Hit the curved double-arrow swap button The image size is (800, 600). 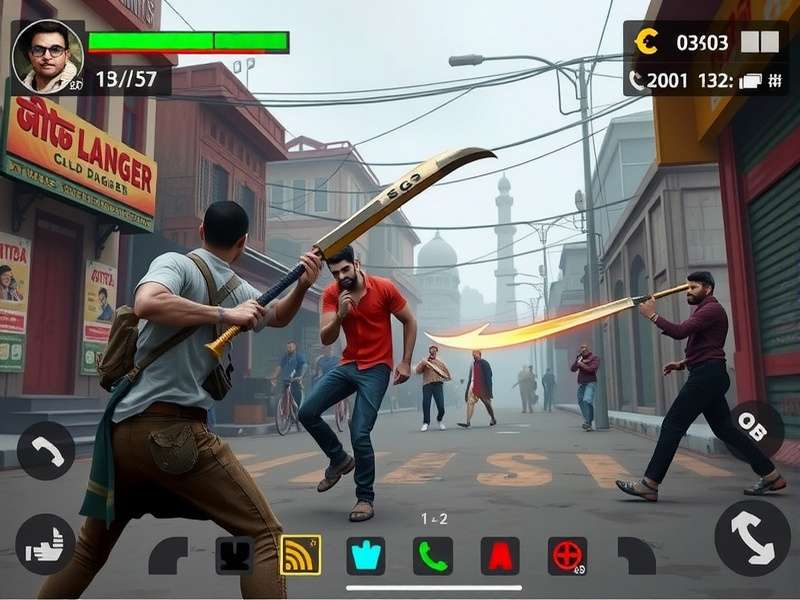tap(752, 537)
